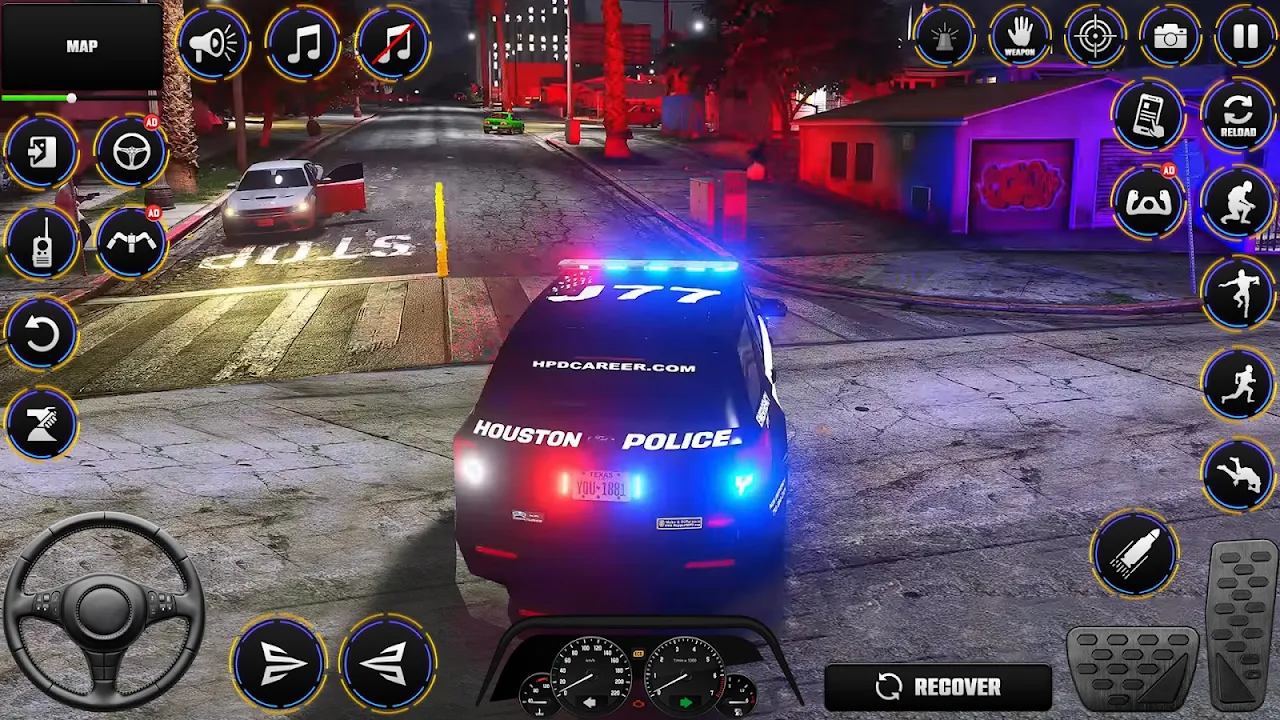Turn on the music note button
The height and width of the screenshot is (720, 1280).
(302, 43)
